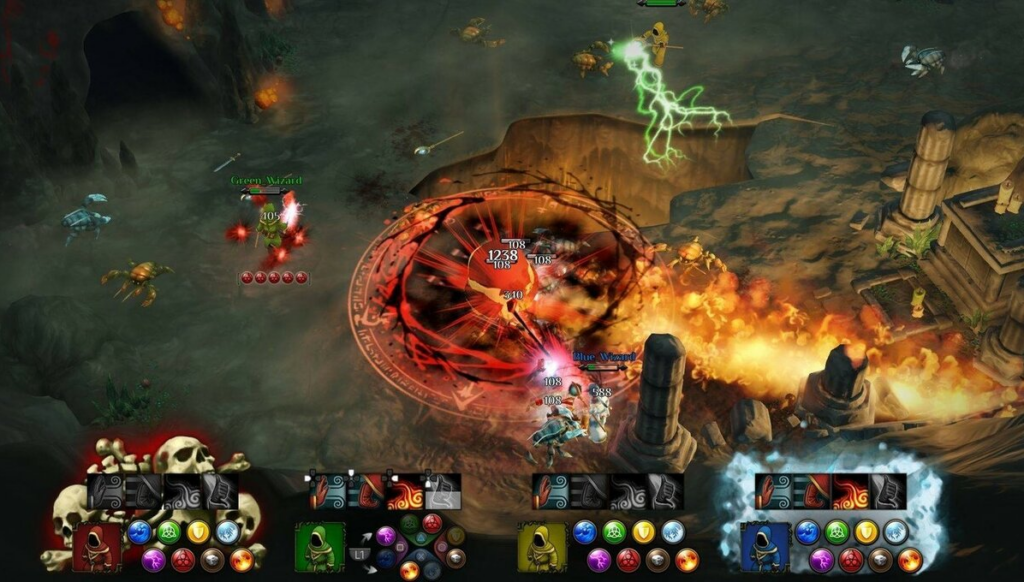Select the red wizard's green life element orb
1024x582 pixels.
pyautogui.click(x=169, y=531)
